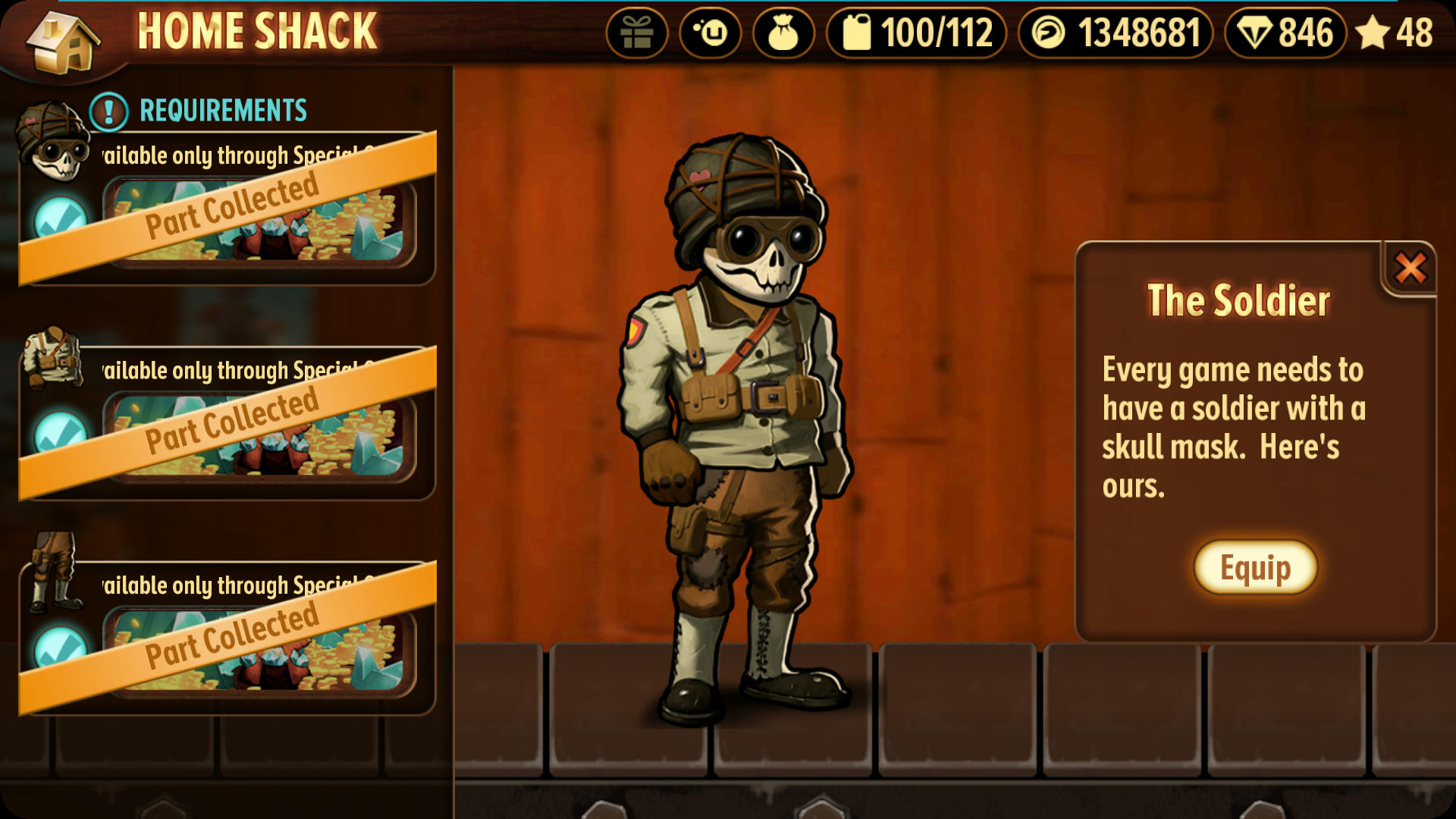
Task: Open the gift box rewards
Action: (x=636, y=33)
